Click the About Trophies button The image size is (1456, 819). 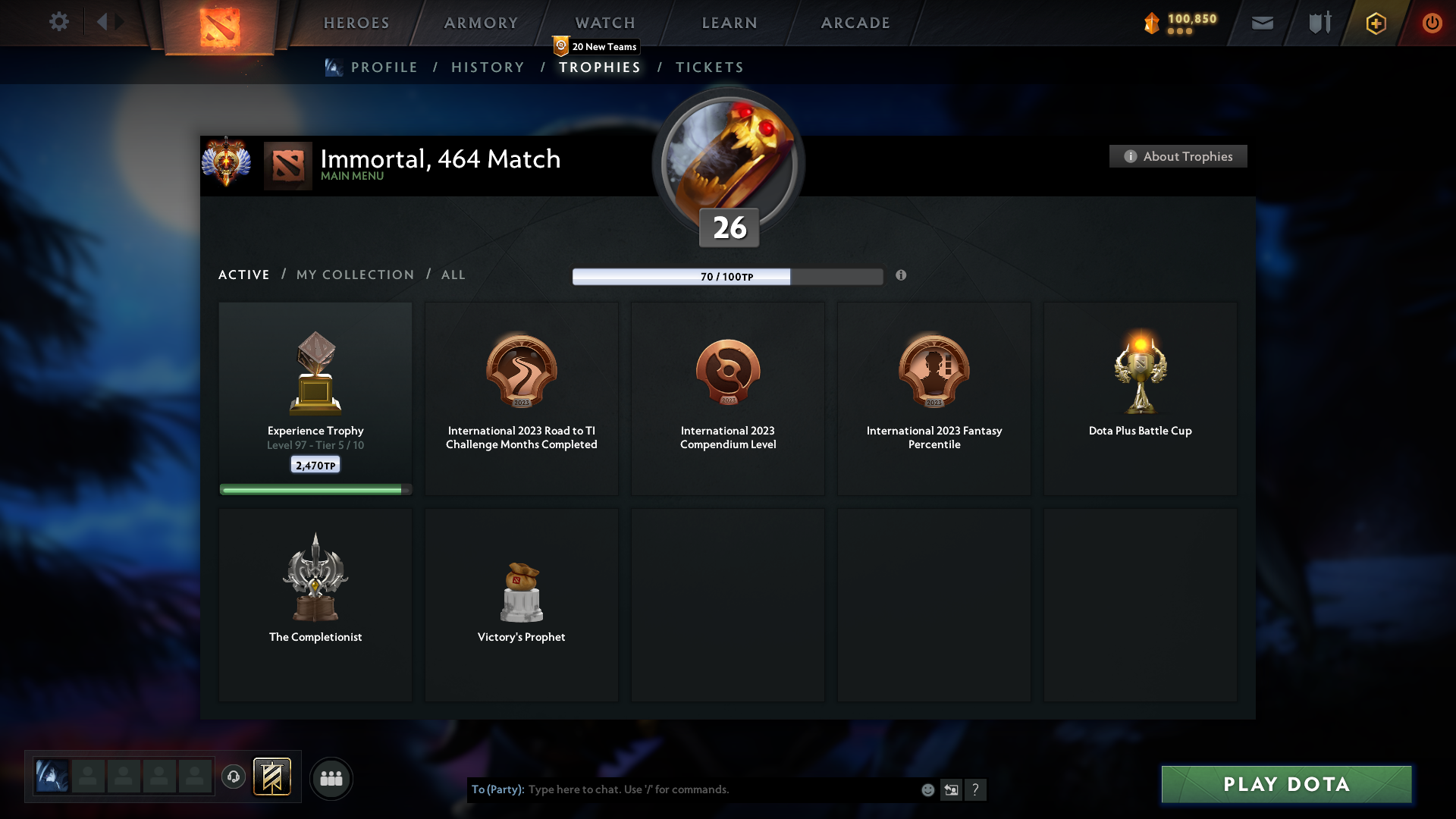click(x=1178, y=156)
